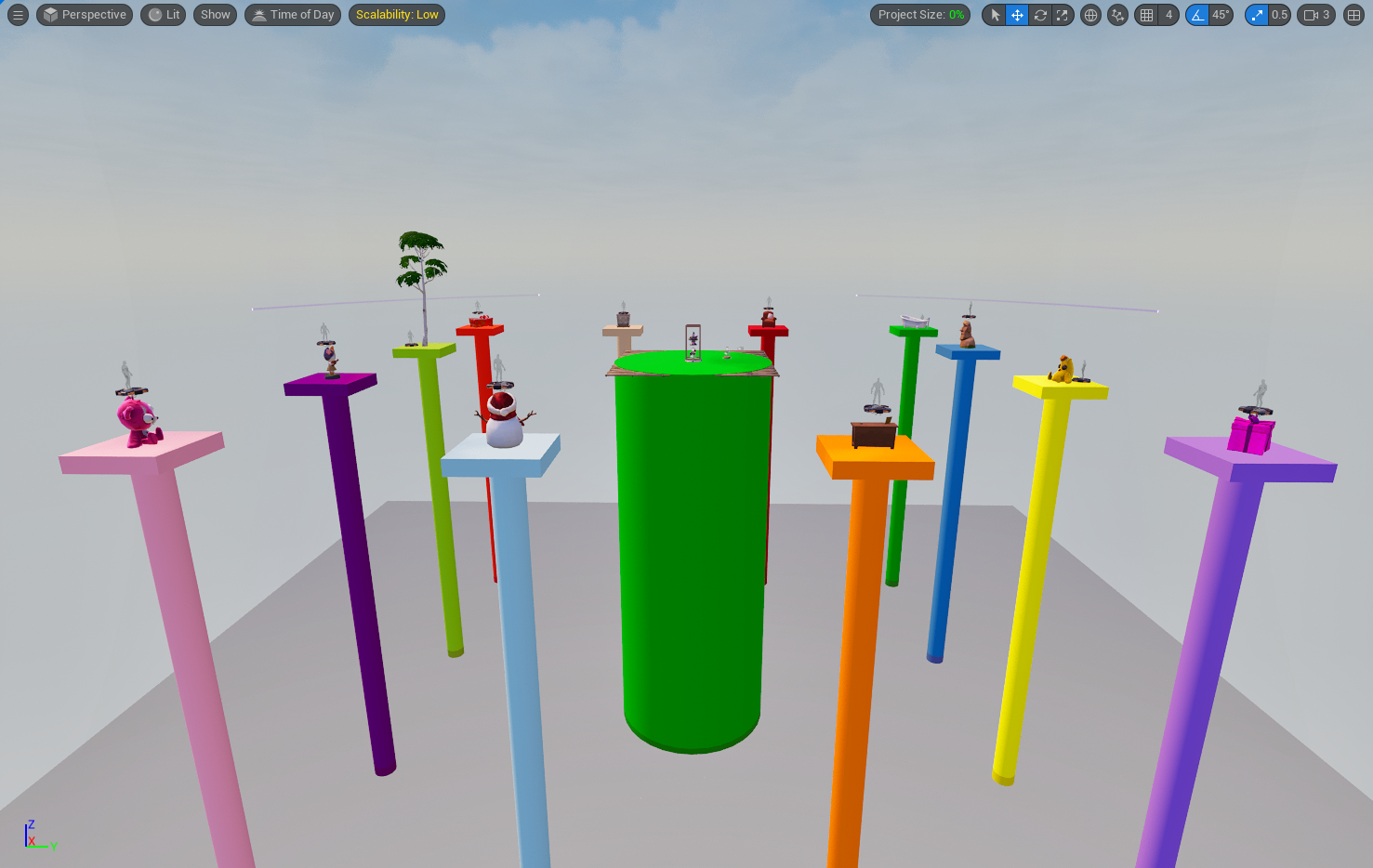The height and width of the screenshot is (868, 1373).
Task: Check Project Size details
Action: click(919, 15)
